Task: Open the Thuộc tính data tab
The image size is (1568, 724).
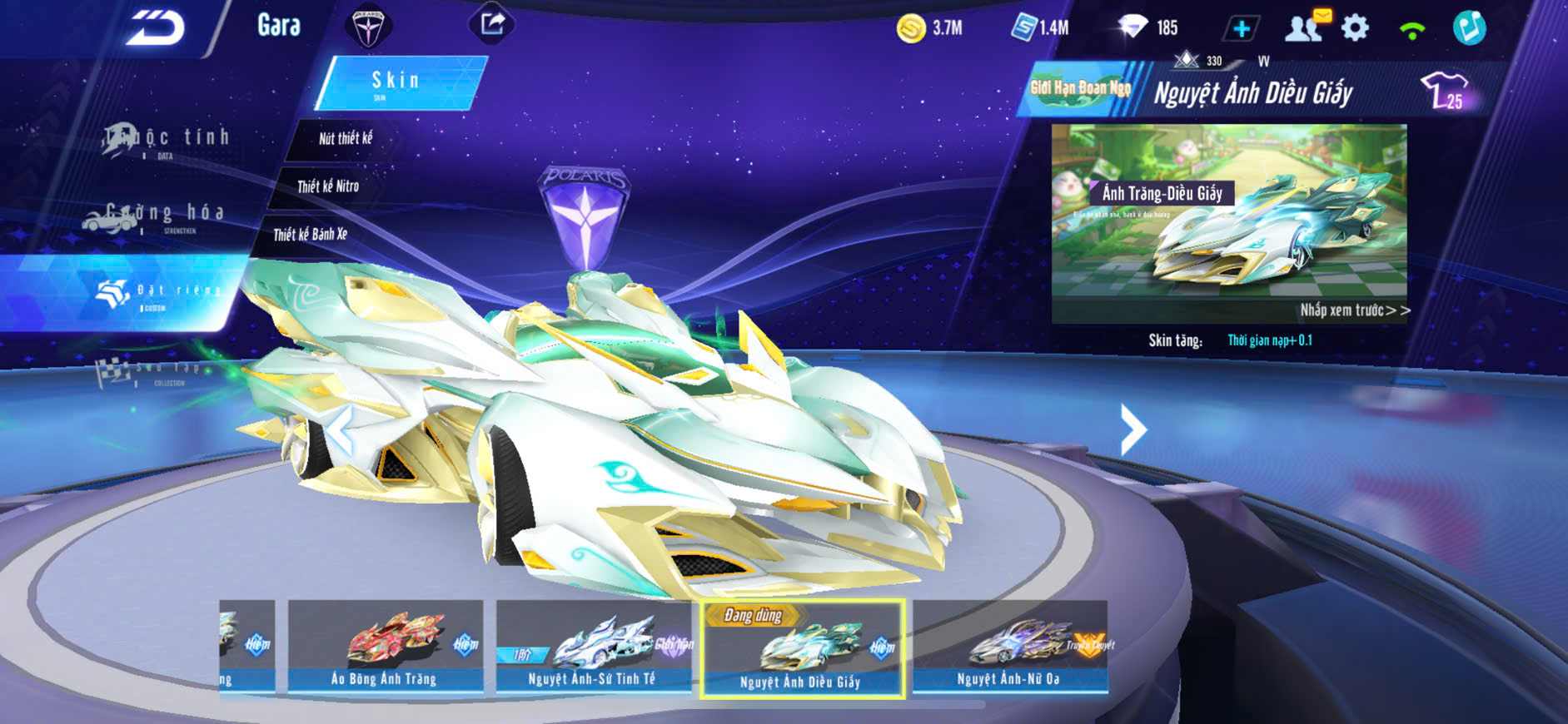Action: [x=167, y=140]
